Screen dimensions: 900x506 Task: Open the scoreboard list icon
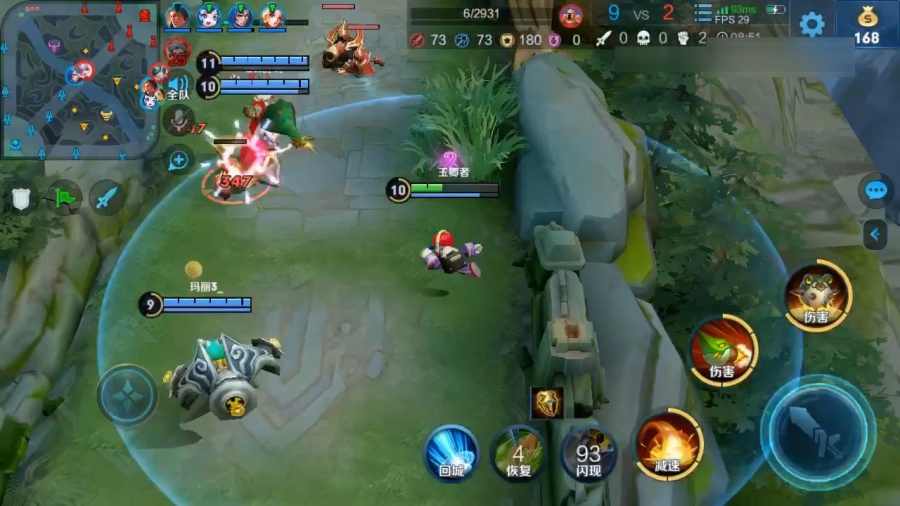tap(703, 14)
